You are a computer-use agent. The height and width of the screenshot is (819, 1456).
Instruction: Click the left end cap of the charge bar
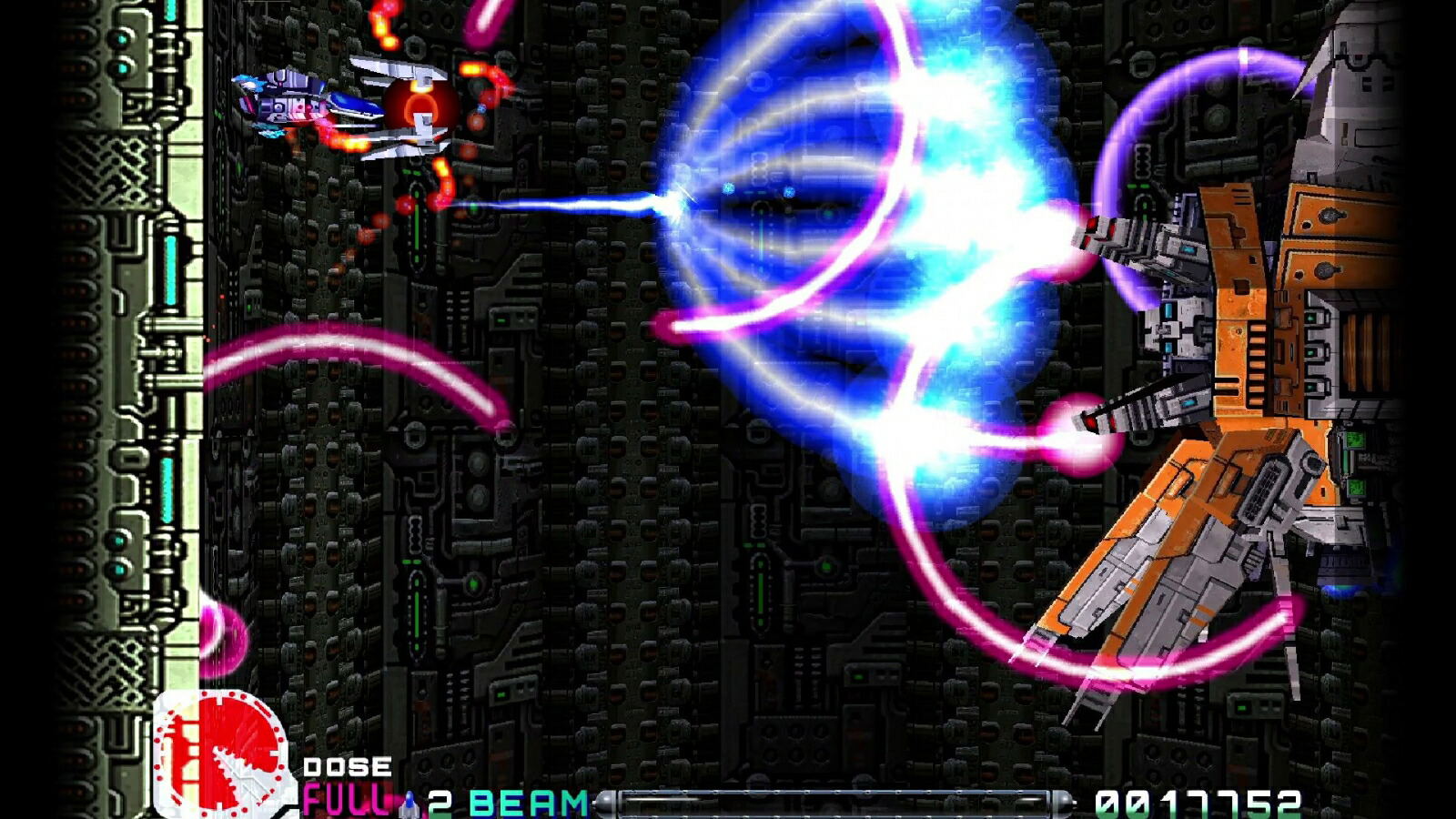coord(606,801)
